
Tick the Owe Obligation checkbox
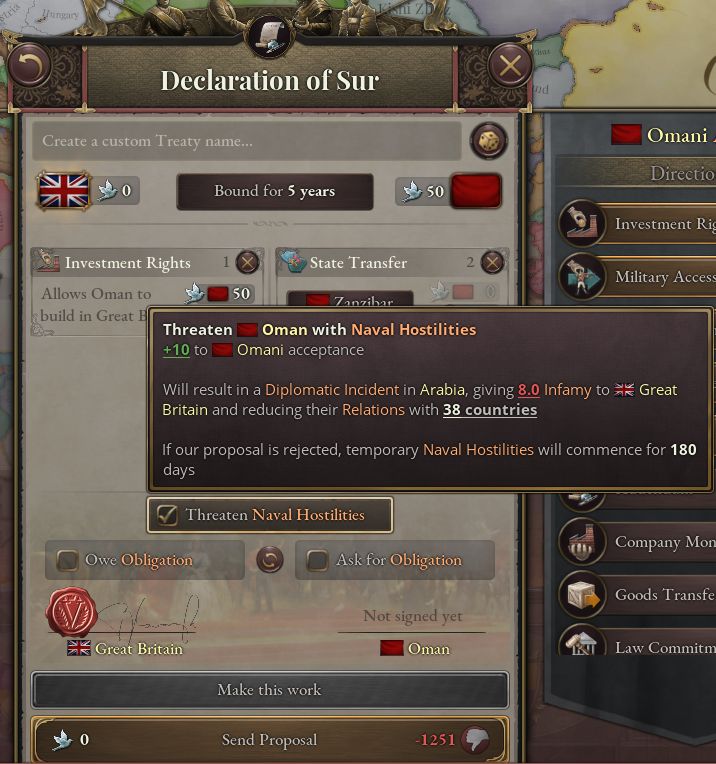pyautogui.click(x=68, y=560)
